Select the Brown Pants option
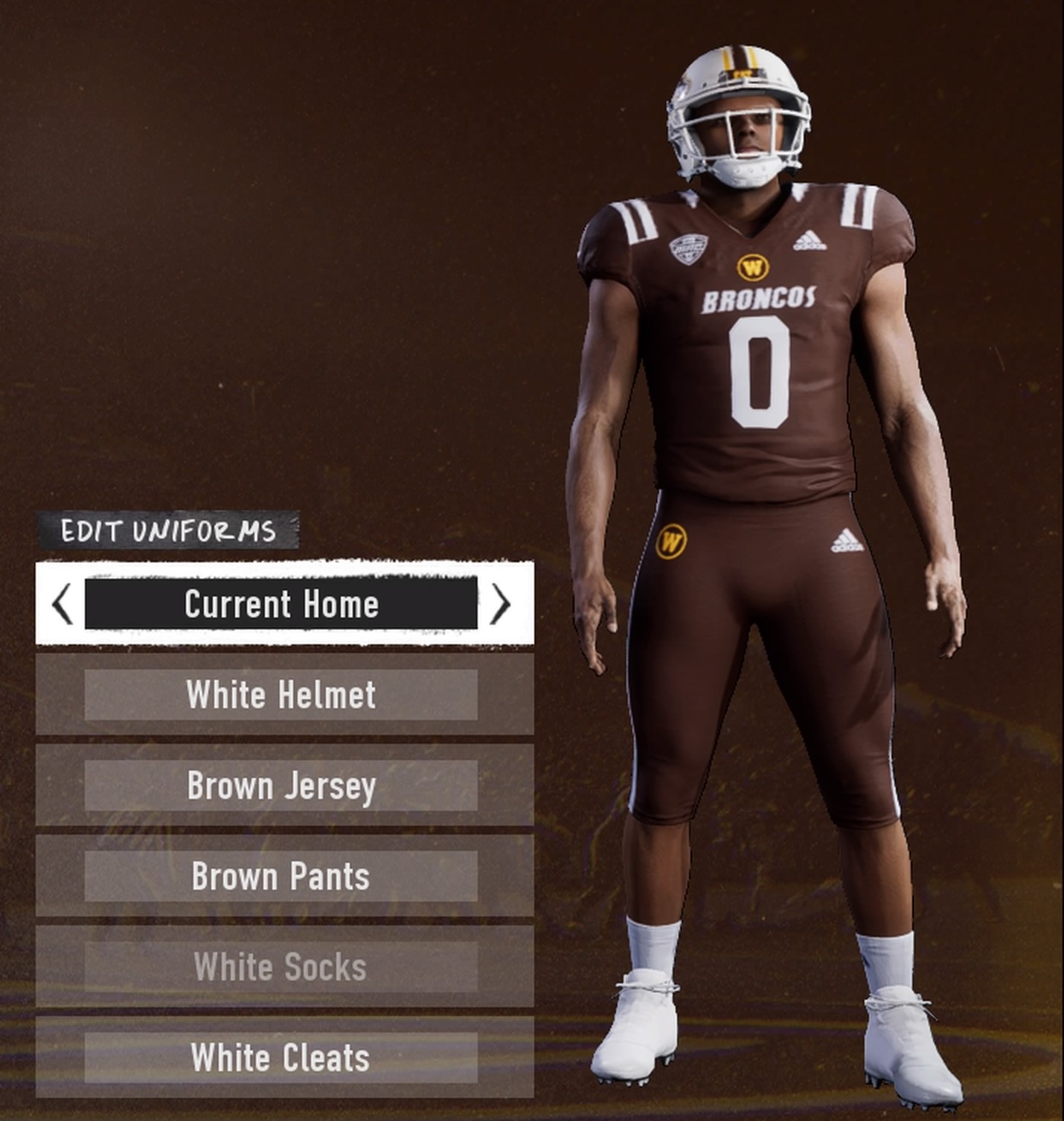The image size is (1064, 1121). (281, 876)
